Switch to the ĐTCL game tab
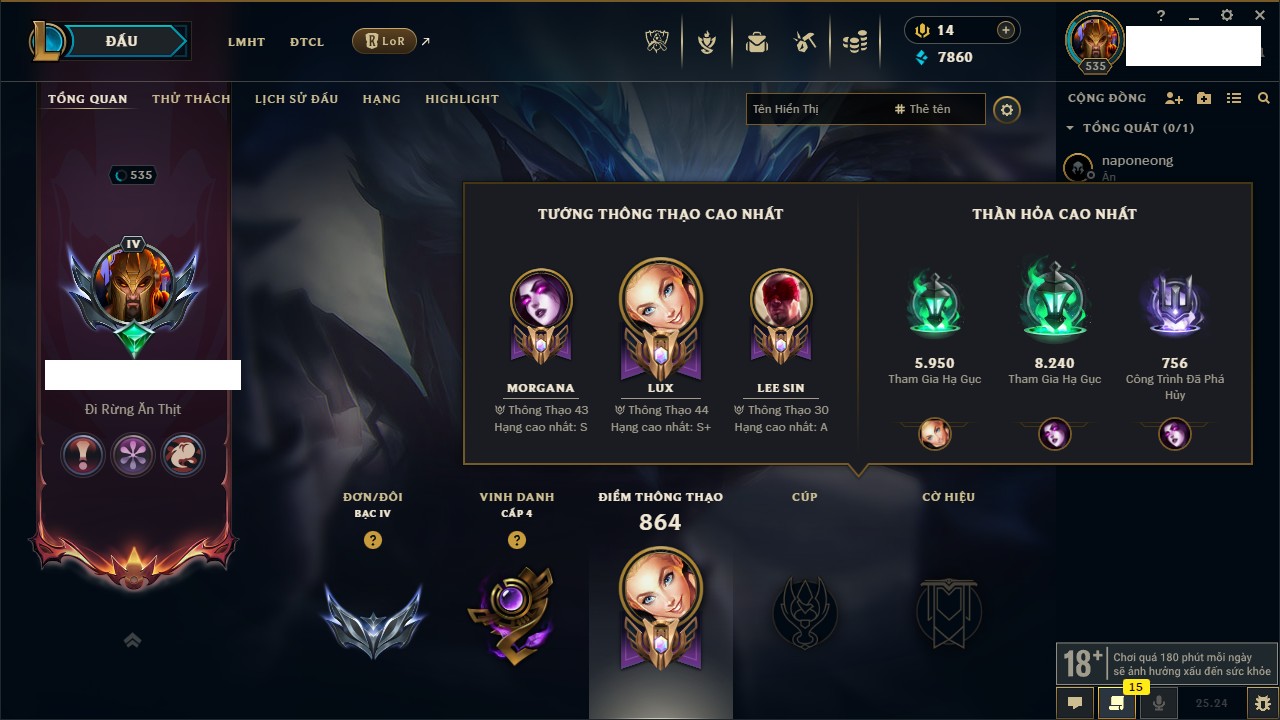The image size is (1280, 720). click(x=307, y=42)
